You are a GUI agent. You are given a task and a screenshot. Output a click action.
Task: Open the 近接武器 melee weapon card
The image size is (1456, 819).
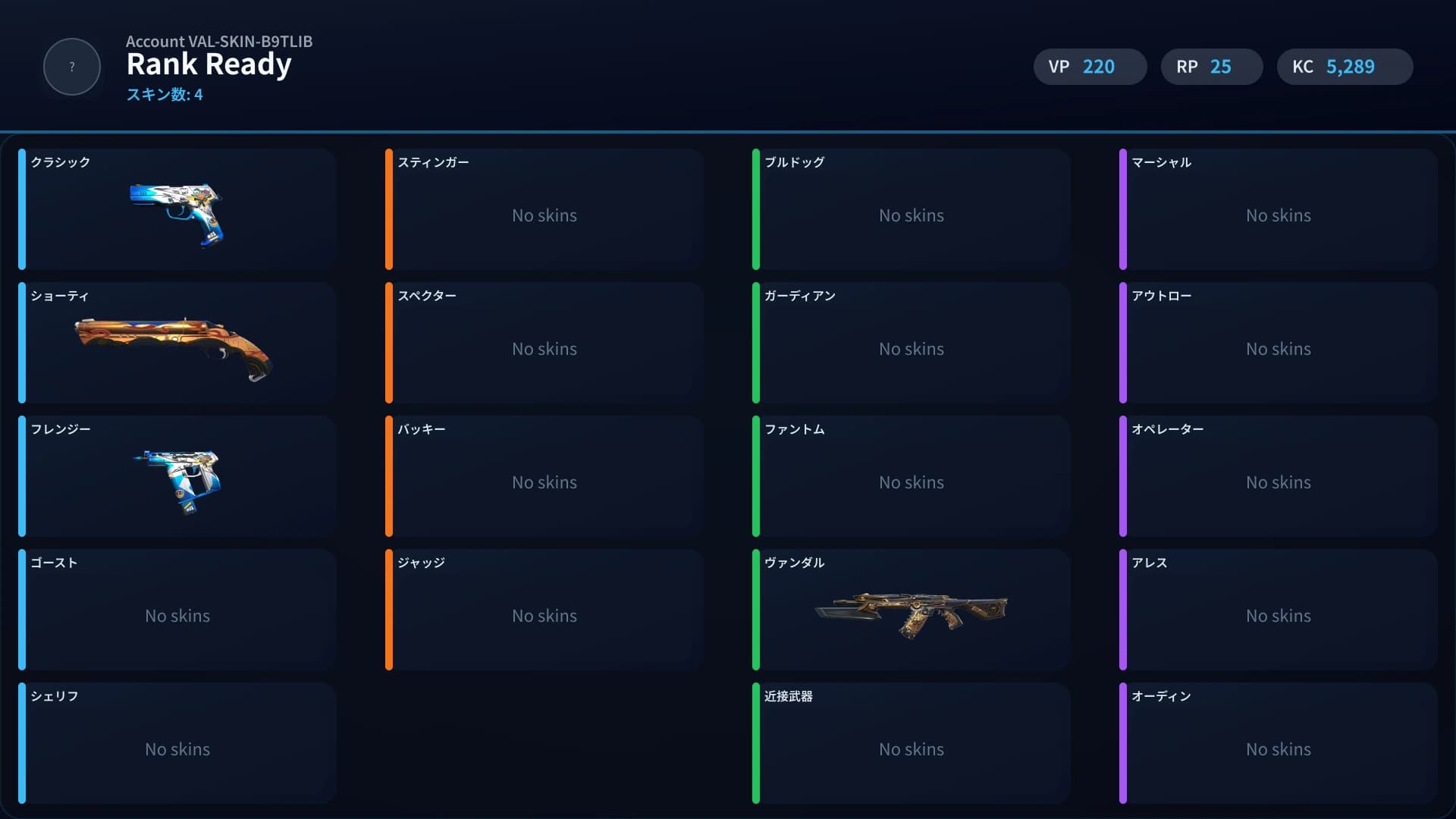point(911,743)
